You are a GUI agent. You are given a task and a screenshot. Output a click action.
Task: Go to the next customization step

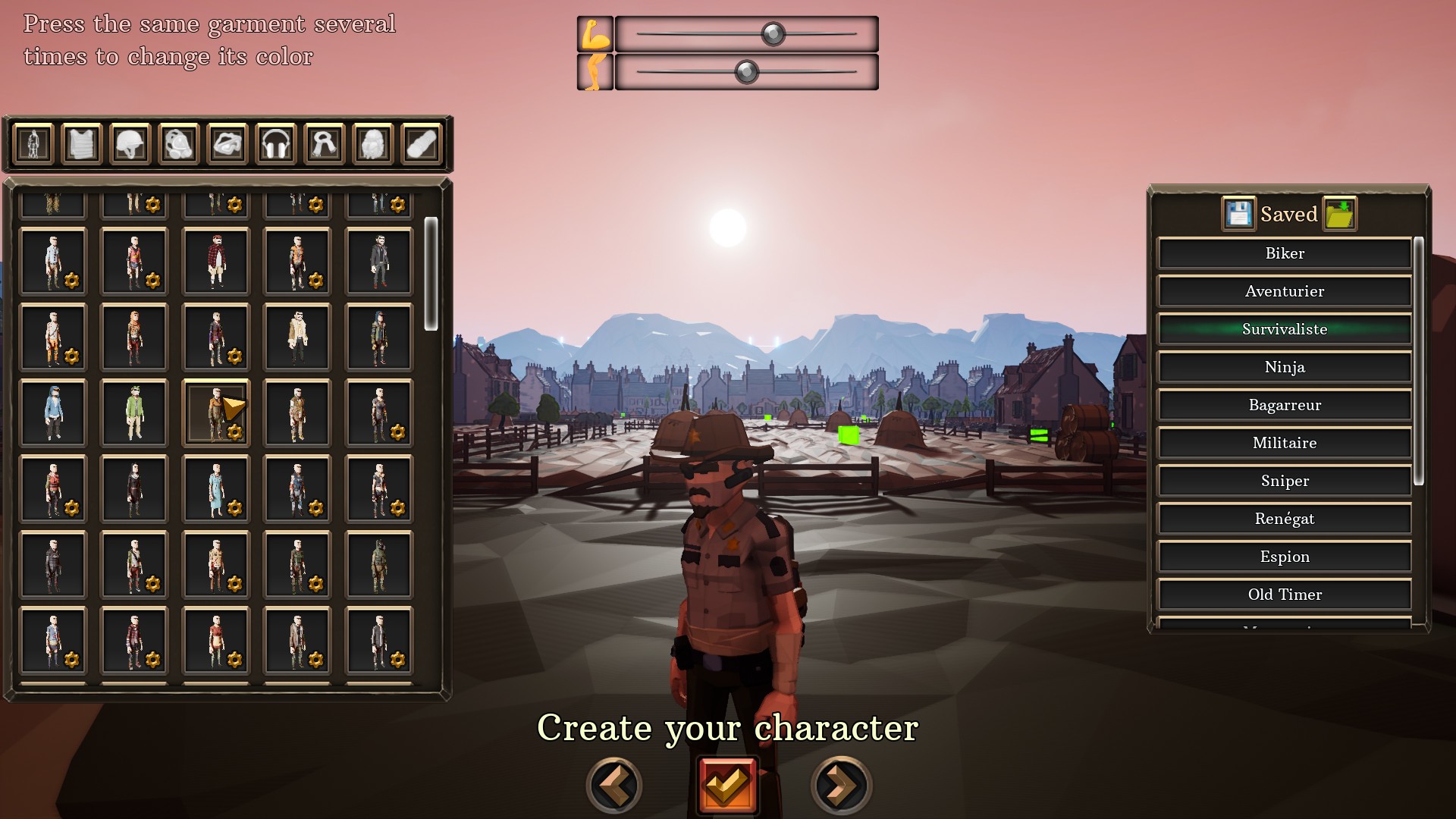[839, 786]
